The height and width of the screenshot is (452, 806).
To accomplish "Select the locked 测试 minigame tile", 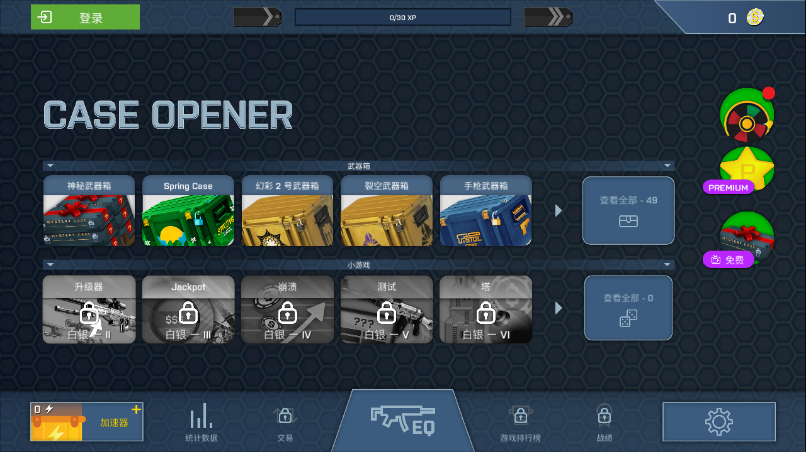I will [387, 309].
